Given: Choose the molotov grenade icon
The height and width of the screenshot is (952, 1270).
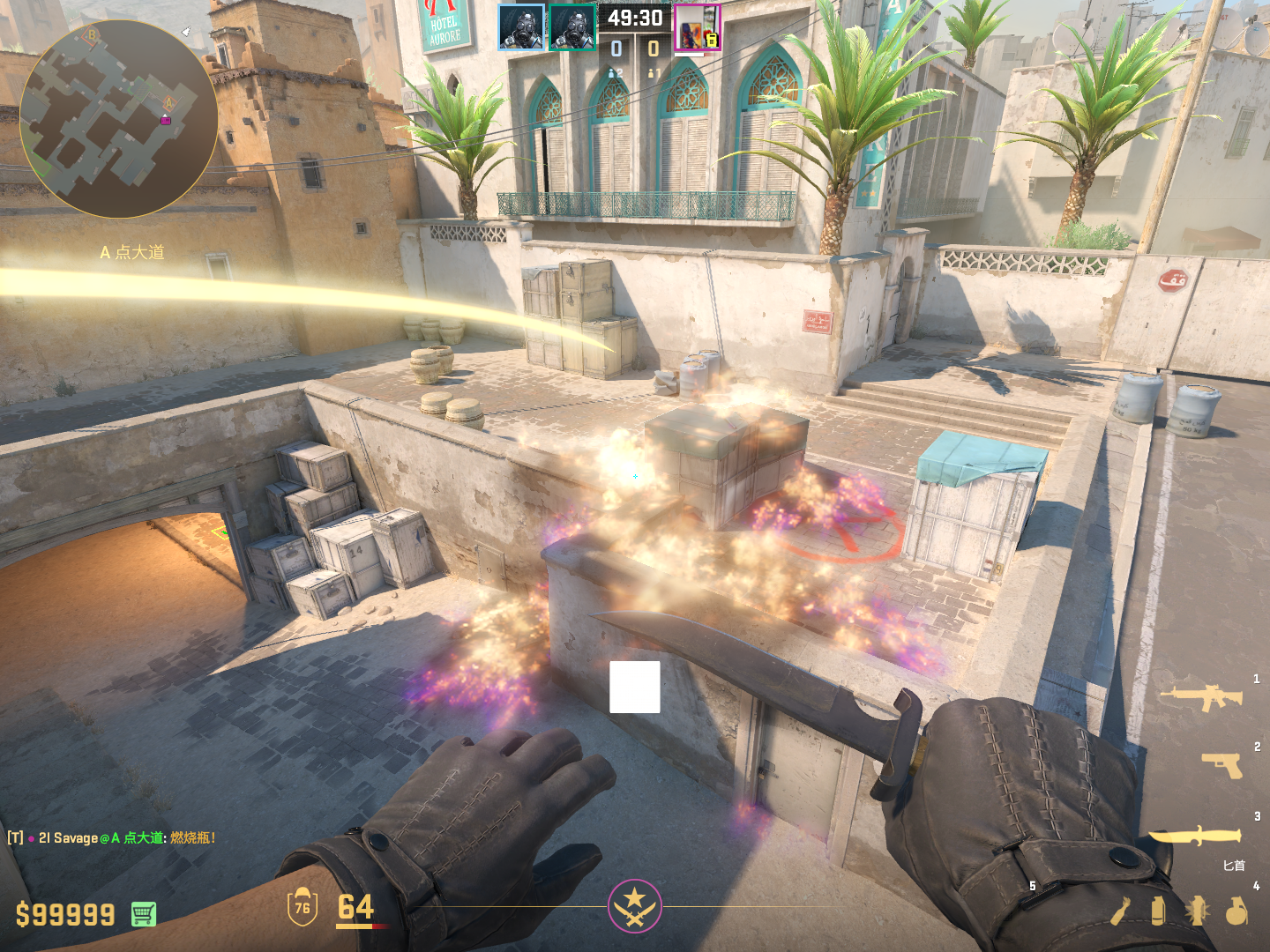Looking at the screenshot, I should [1120, 911].
